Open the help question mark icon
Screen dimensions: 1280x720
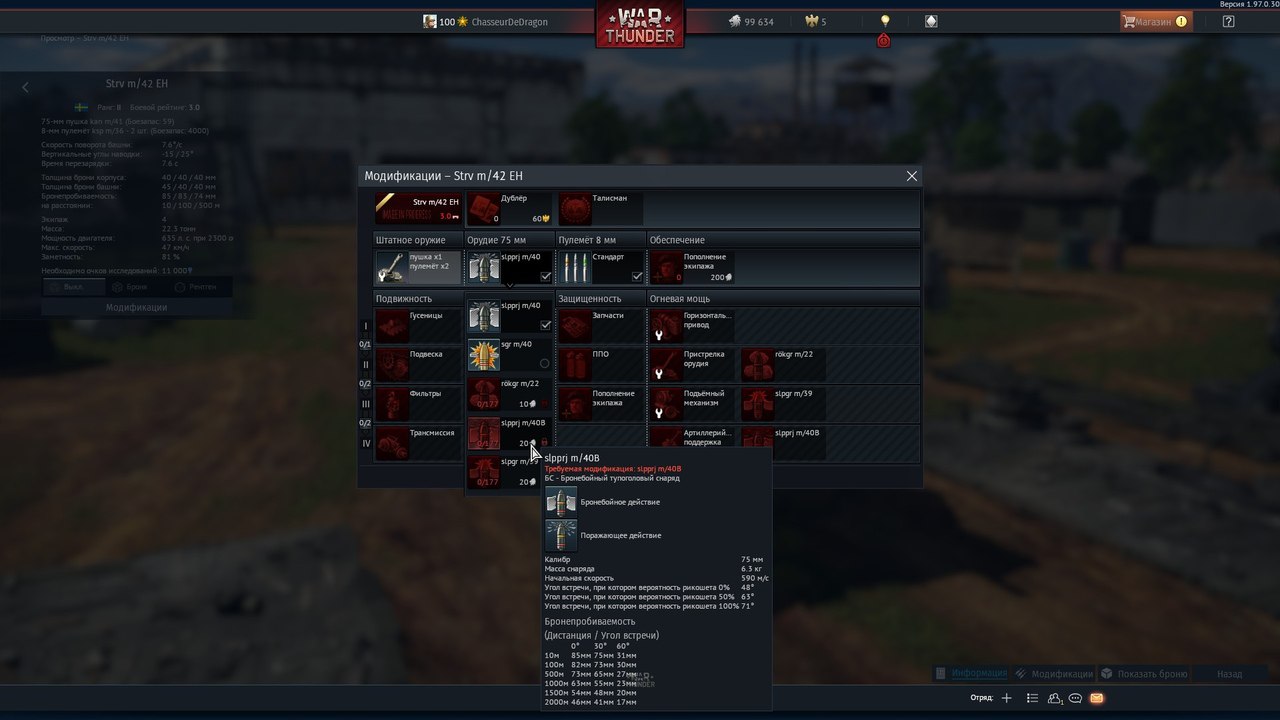(x=1228, y=21)
